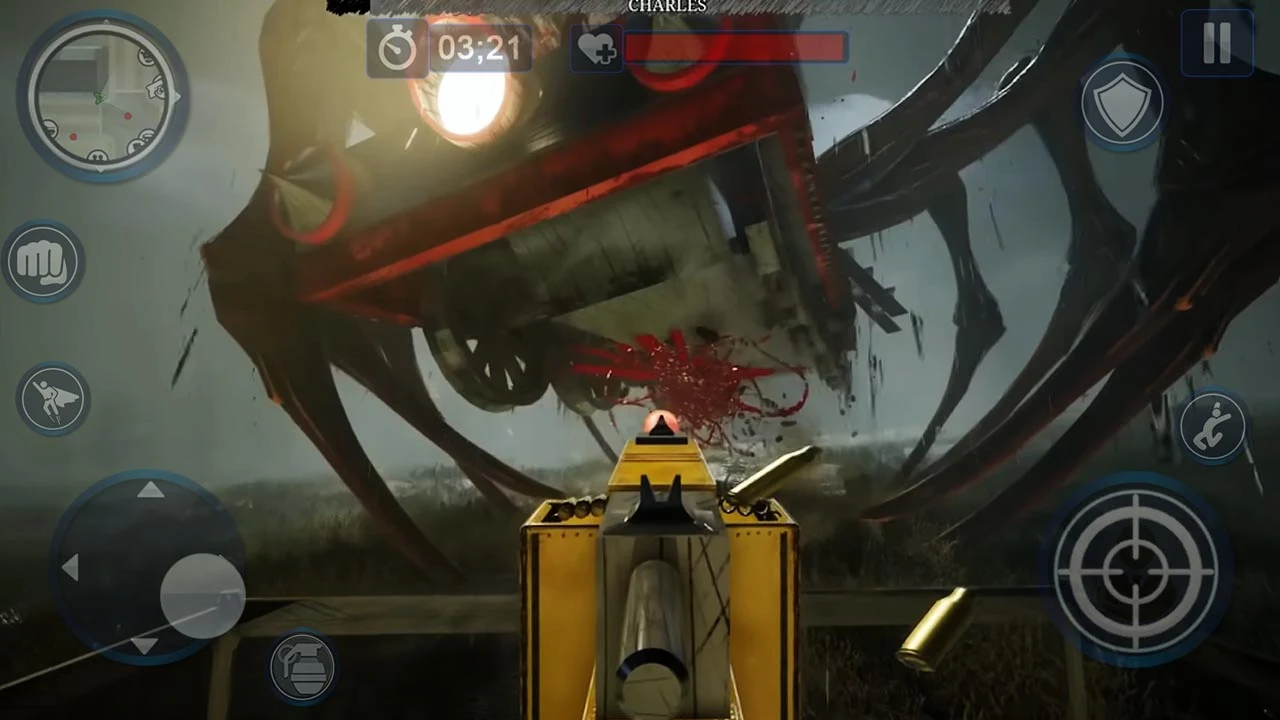Tap the stopwatch timer icon
The image size is (1280, 720).
click(397, 49)
